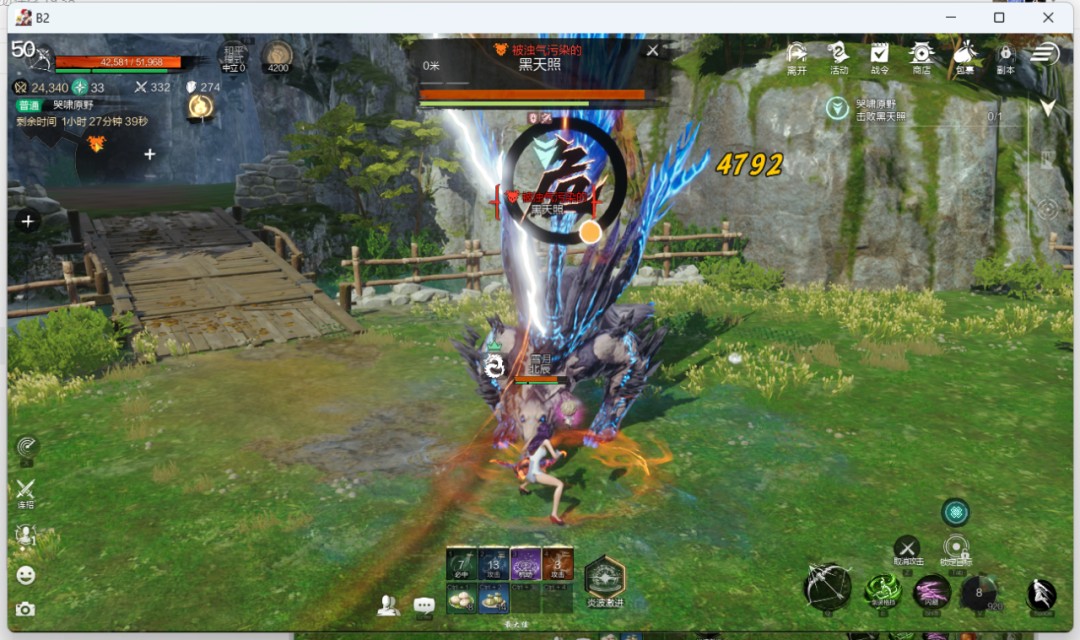Click the 离开 leave icon

click(x=797, y=56)
